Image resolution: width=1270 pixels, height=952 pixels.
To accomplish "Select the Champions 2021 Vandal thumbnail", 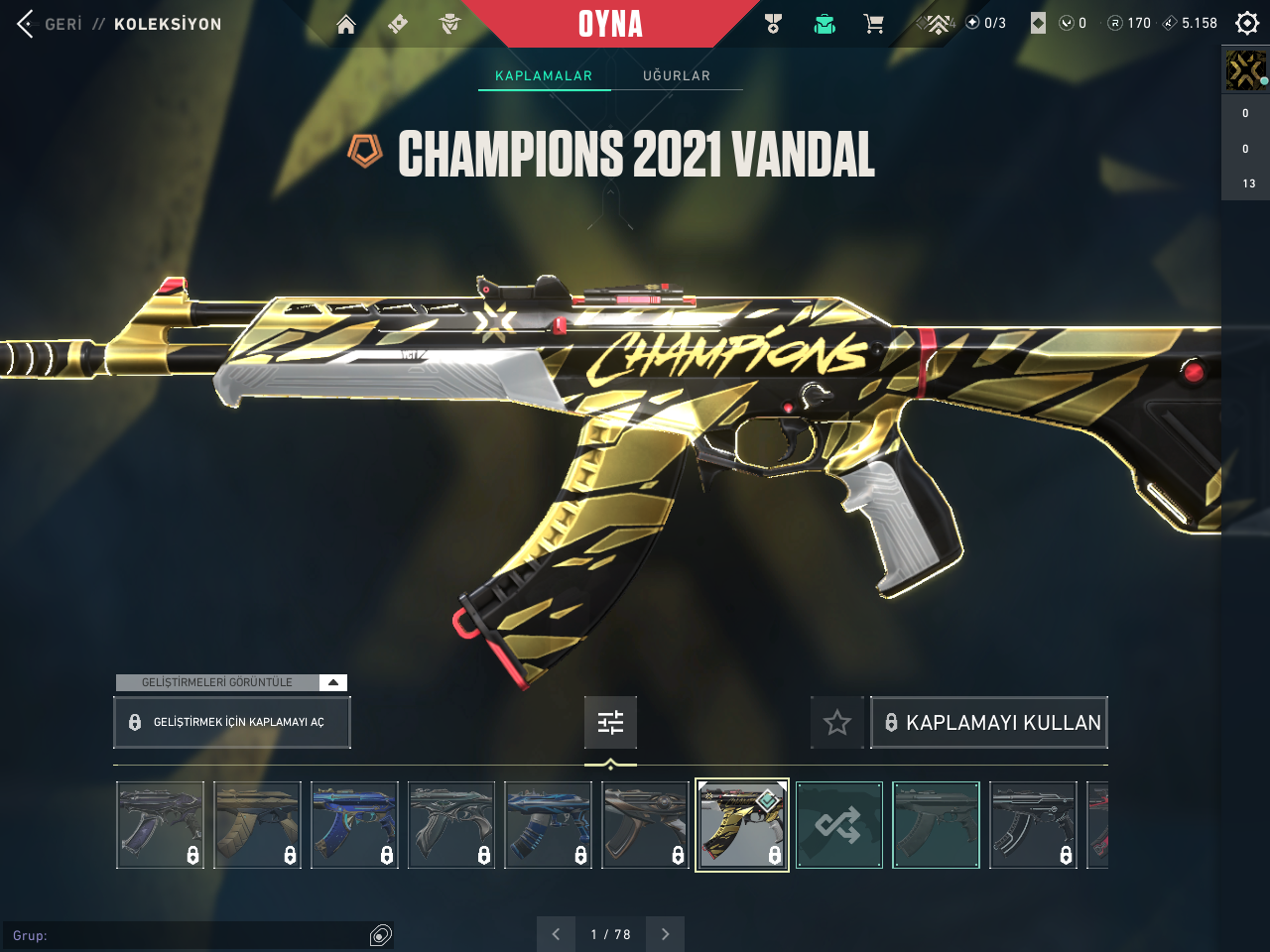I will [741, 825].
